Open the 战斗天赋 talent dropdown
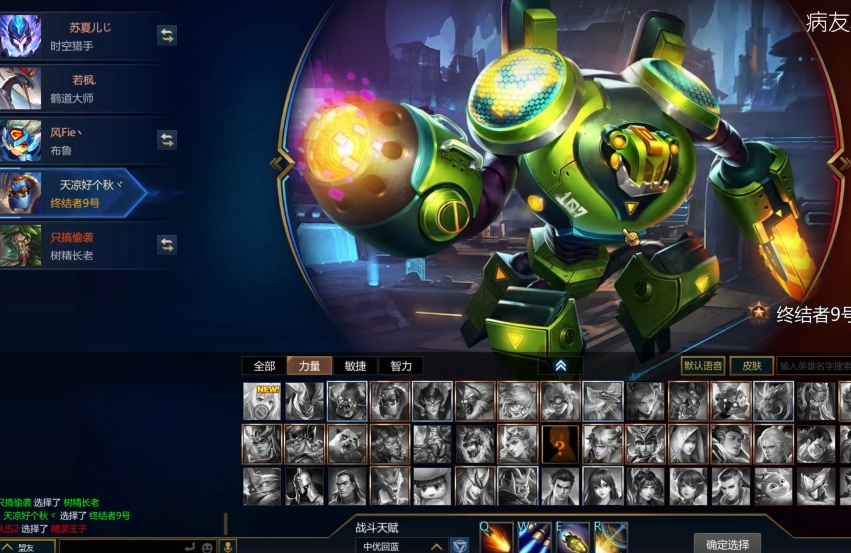 tap(400, 546)
